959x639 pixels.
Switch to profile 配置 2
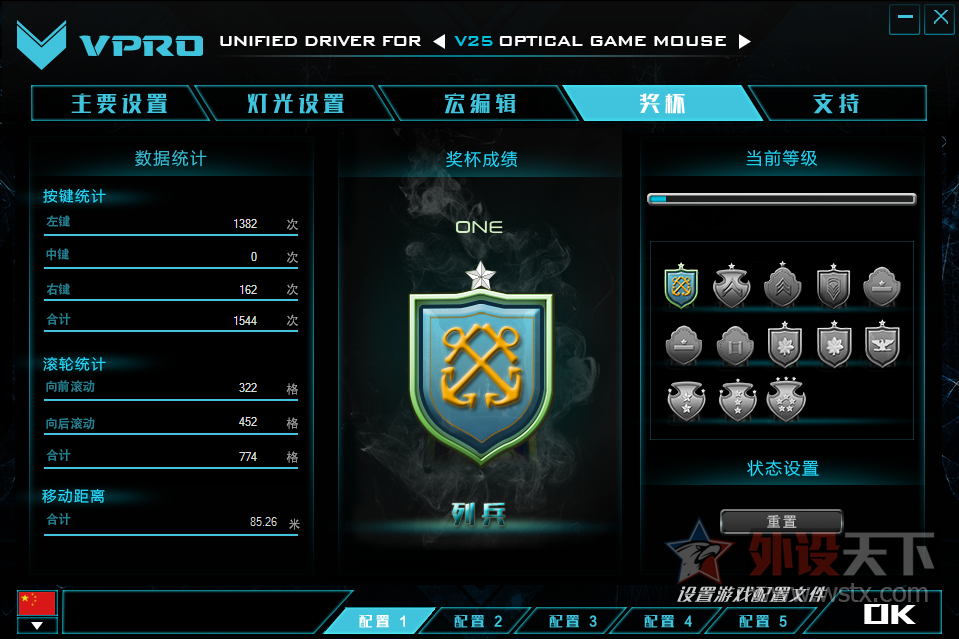[x=478, y=622]
